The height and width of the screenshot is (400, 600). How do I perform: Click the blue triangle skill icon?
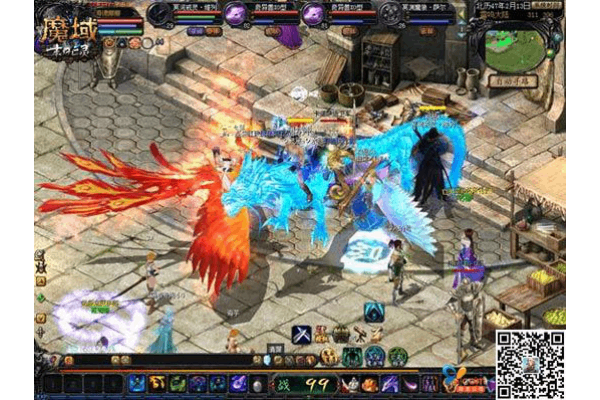tap(374, 312)
